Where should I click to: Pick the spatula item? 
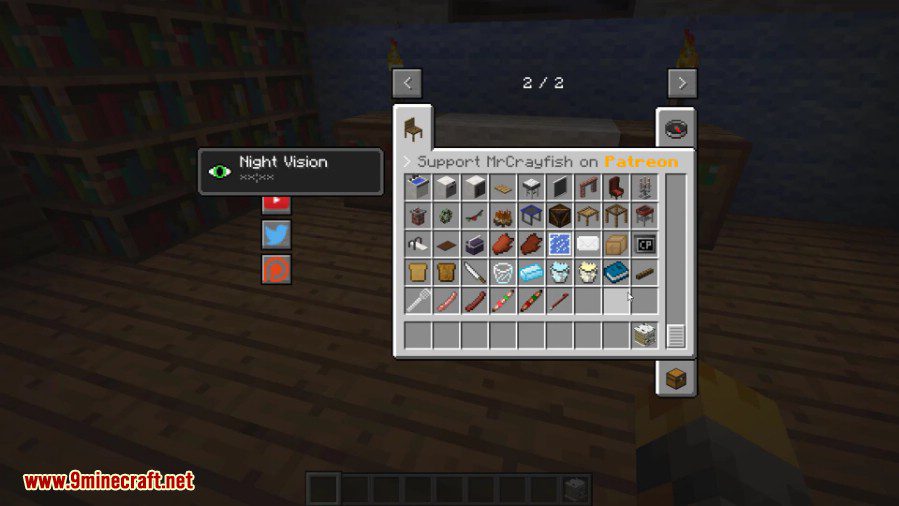pyautogui.click(x=418, y=300)
